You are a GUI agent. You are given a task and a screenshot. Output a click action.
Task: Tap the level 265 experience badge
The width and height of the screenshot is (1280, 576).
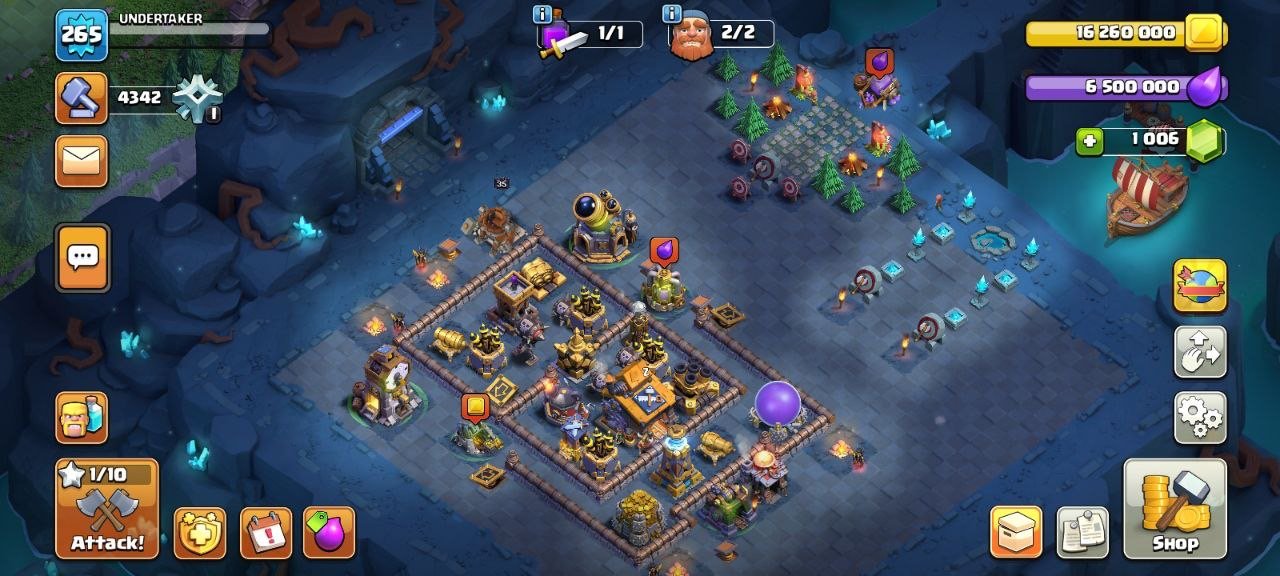click(82, 35)
